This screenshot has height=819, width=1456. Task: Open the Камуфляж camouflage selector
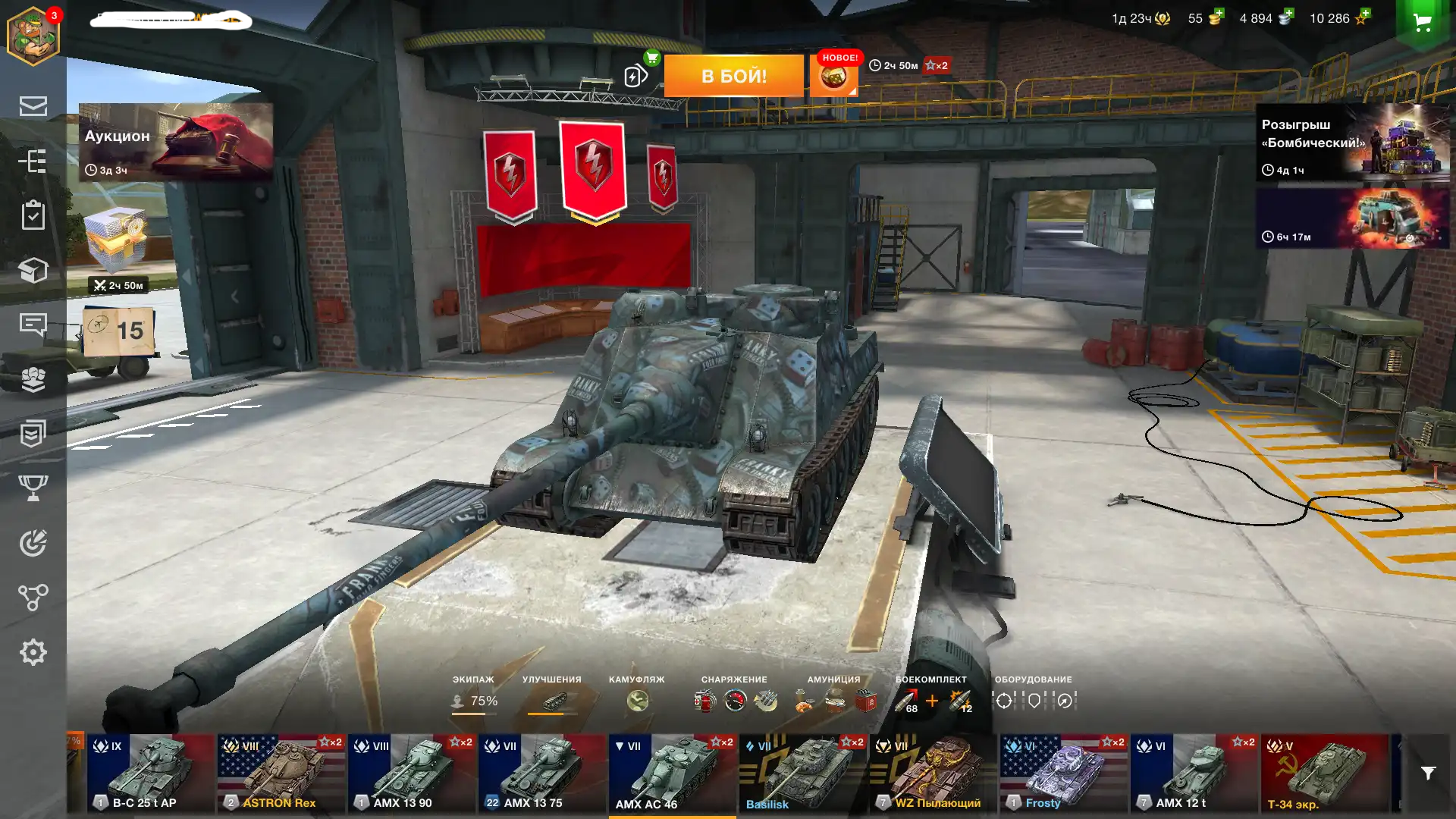(637, 695)
